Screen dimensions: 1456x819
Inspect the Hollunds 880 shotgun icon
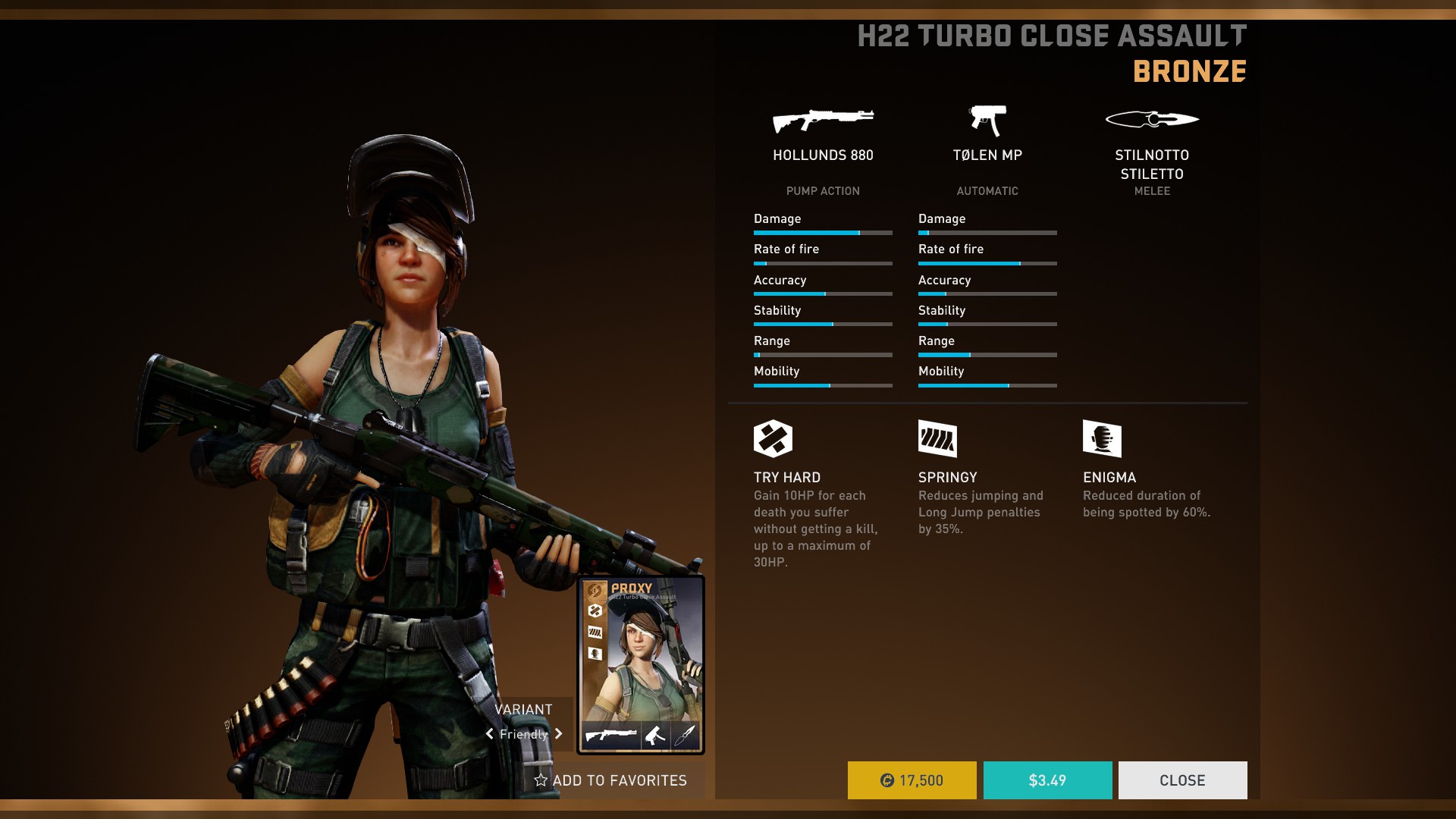823,120
